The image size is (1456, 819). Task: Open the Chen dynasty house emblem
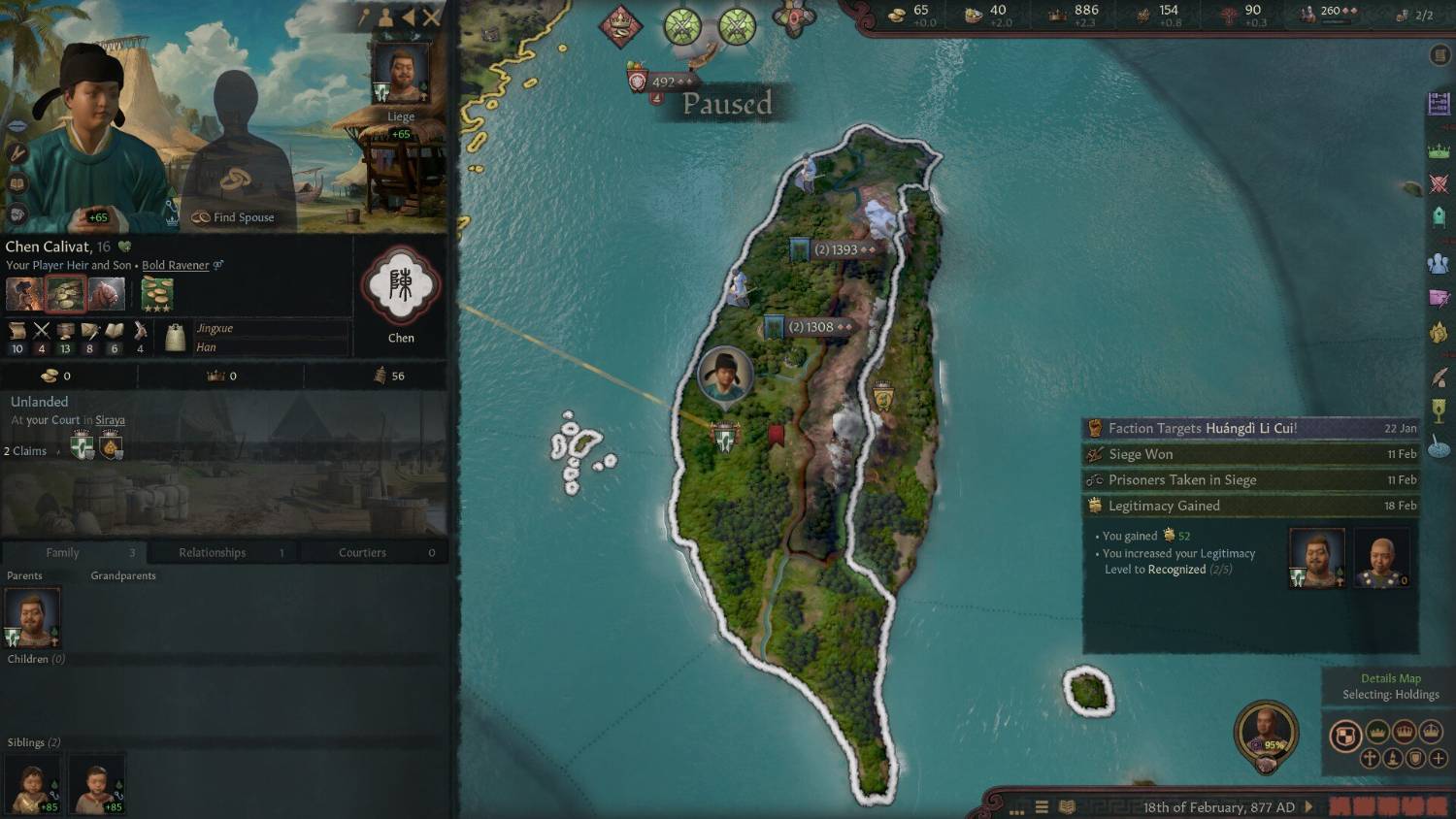coord(401,286)
